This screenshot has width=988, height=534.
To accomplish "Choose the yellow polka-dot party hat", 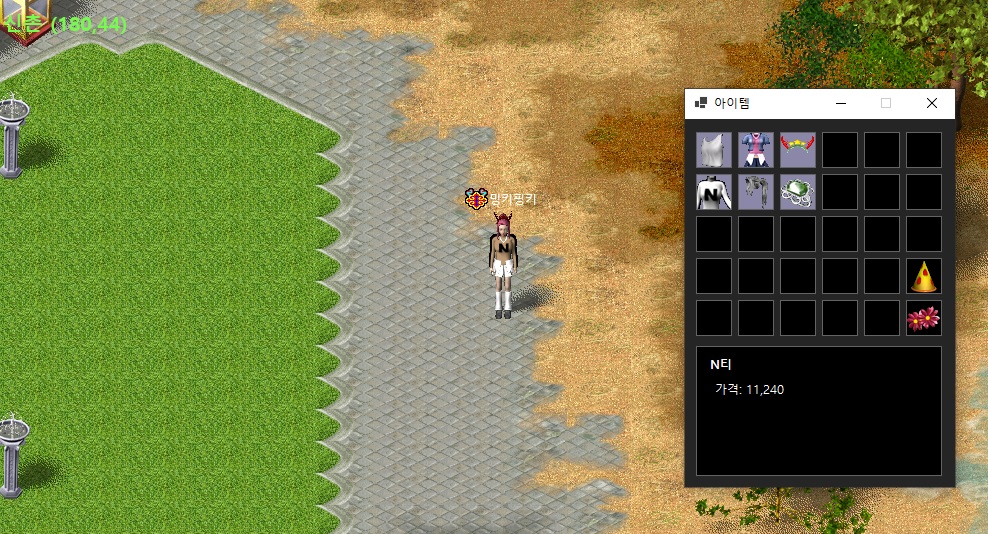I will point(924,276).
